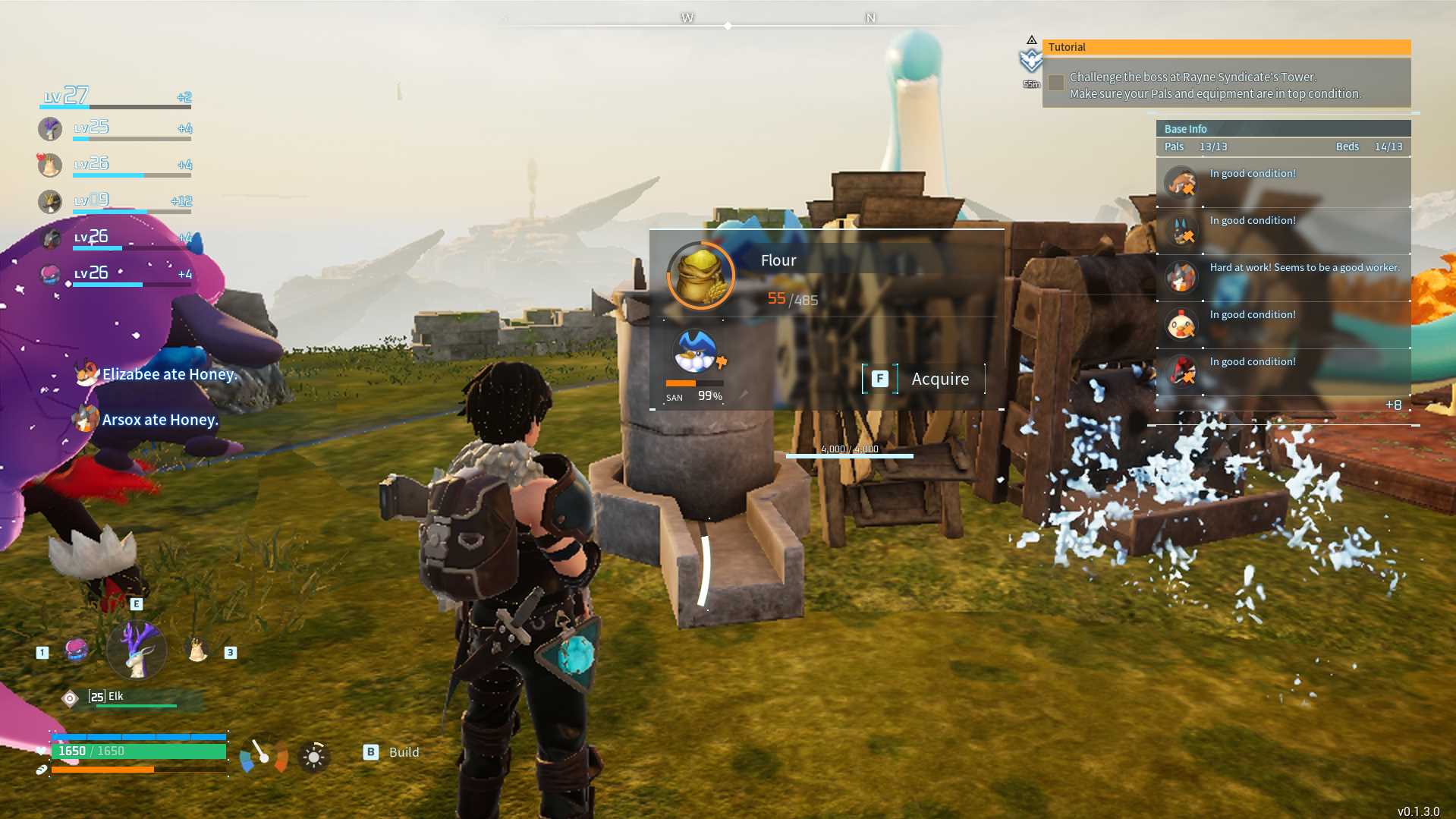Switch to the pink pal in slot 1
Screen dimensions: 1456x819
(x=77, y=650)
